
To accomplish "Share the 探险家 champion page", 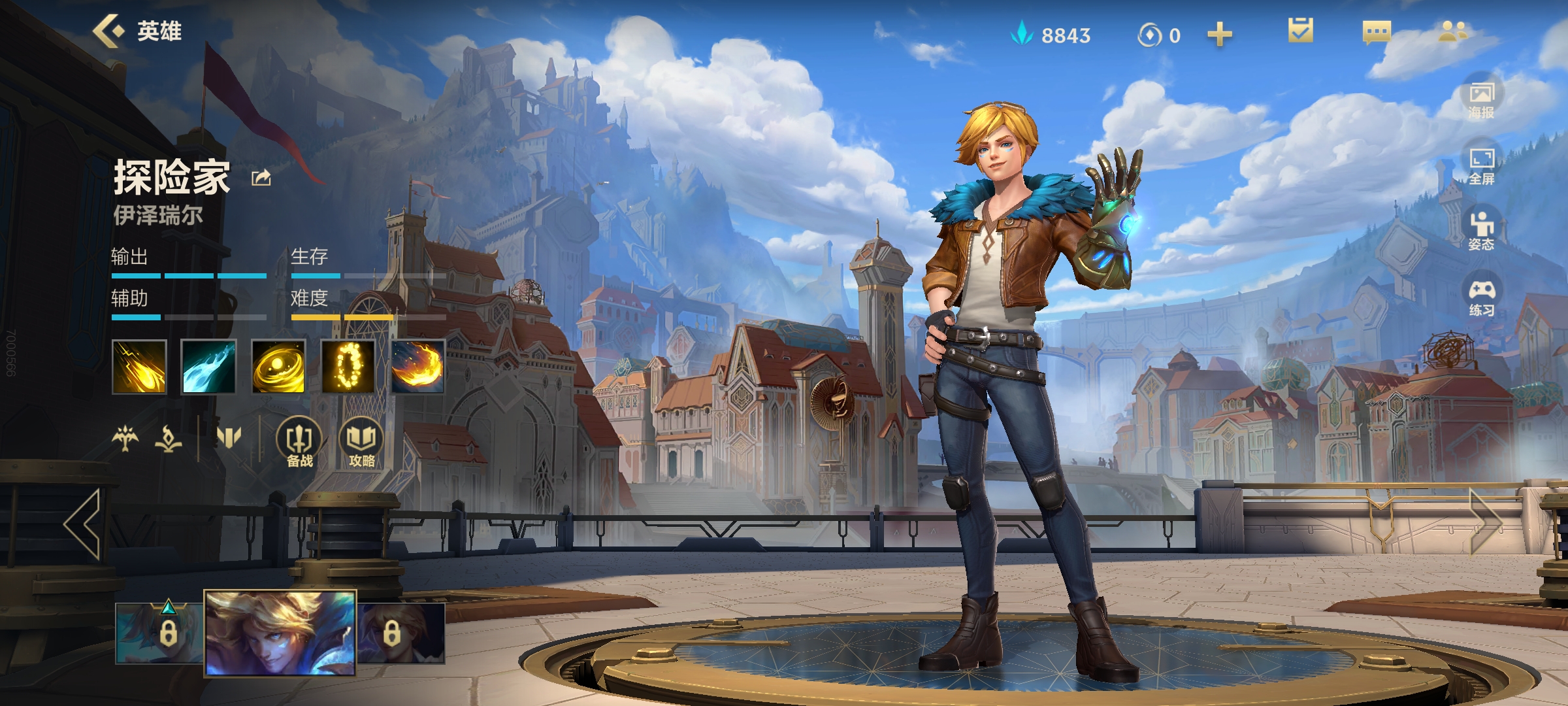I will coord(261,177).
